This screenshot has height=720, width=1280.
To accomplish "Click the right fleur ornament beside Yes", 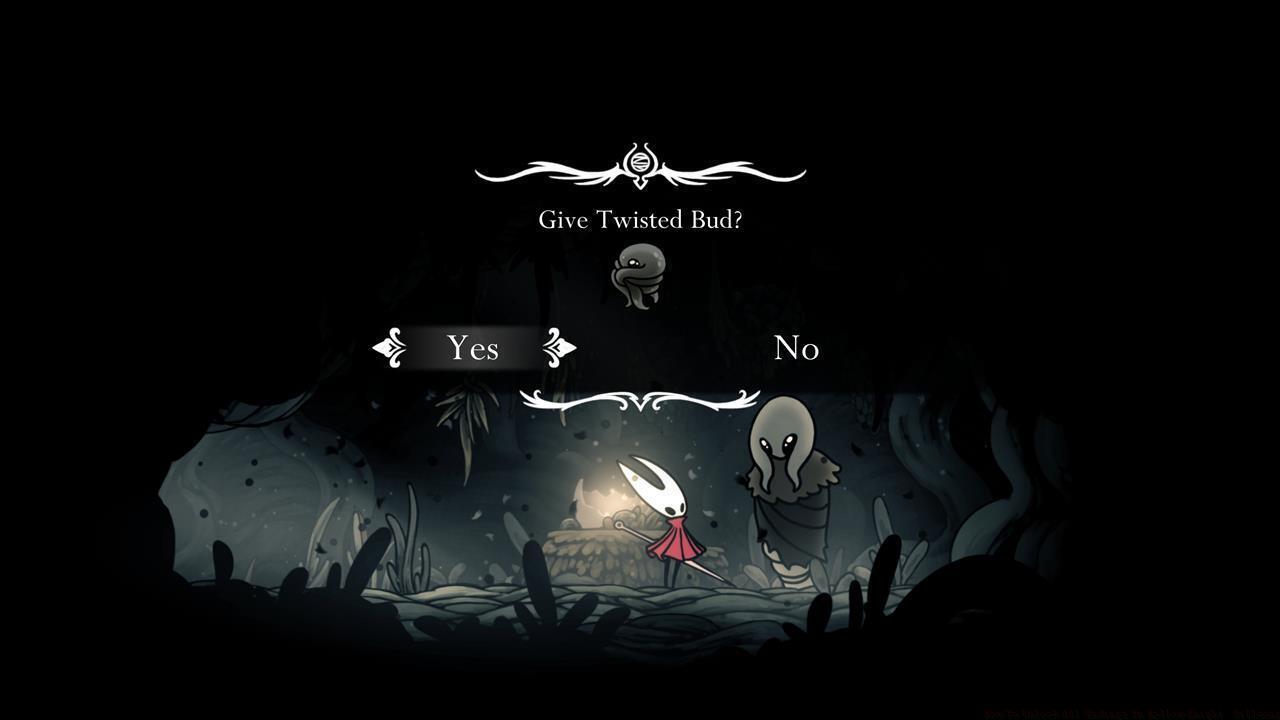I will pos(561,348).
